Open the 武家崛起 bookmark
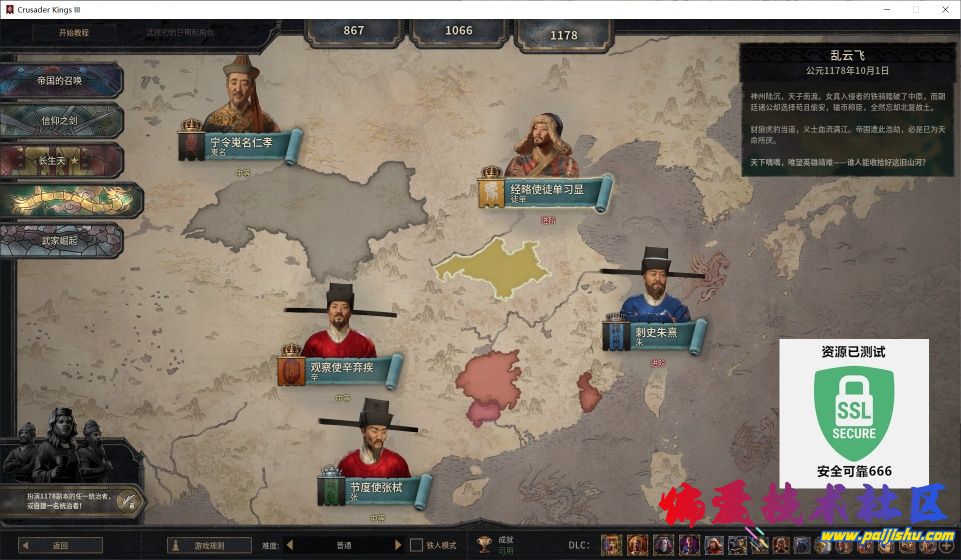Screen dimensions: 961x560 click(x=61, y=240)
